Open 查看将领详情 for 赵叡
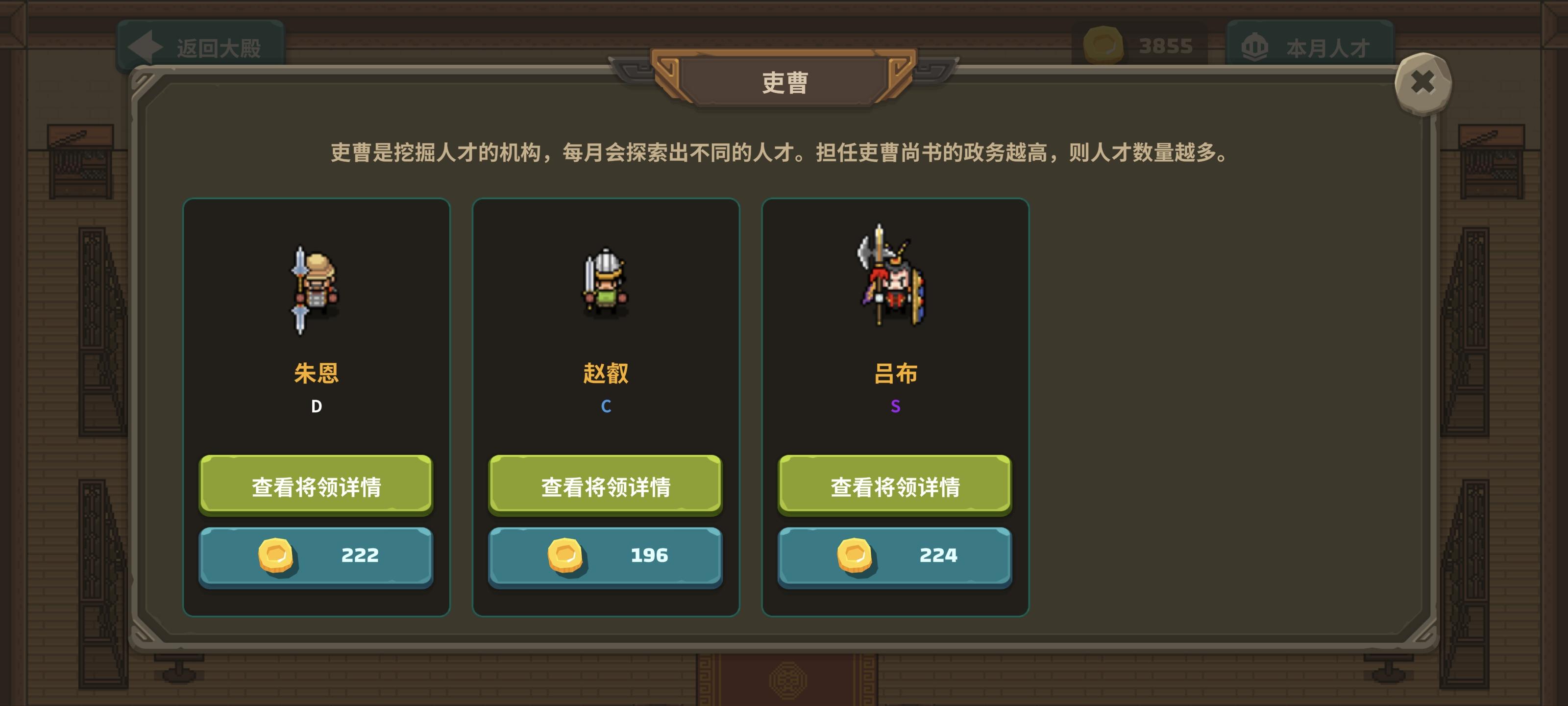 (x=605, y=484)
